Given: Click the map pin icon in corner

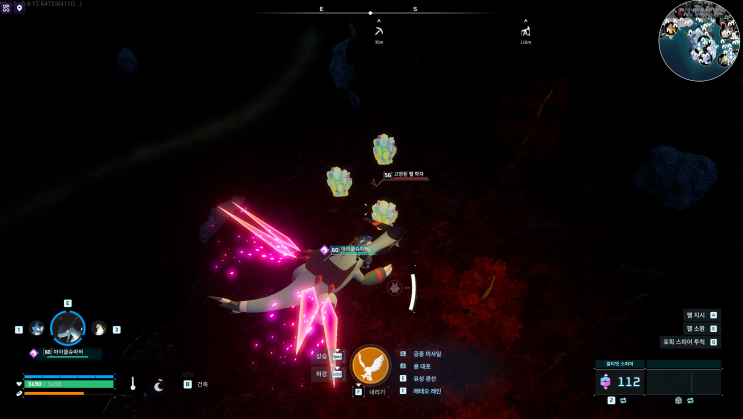Looking at the screenshot, I should pos(19,8).
